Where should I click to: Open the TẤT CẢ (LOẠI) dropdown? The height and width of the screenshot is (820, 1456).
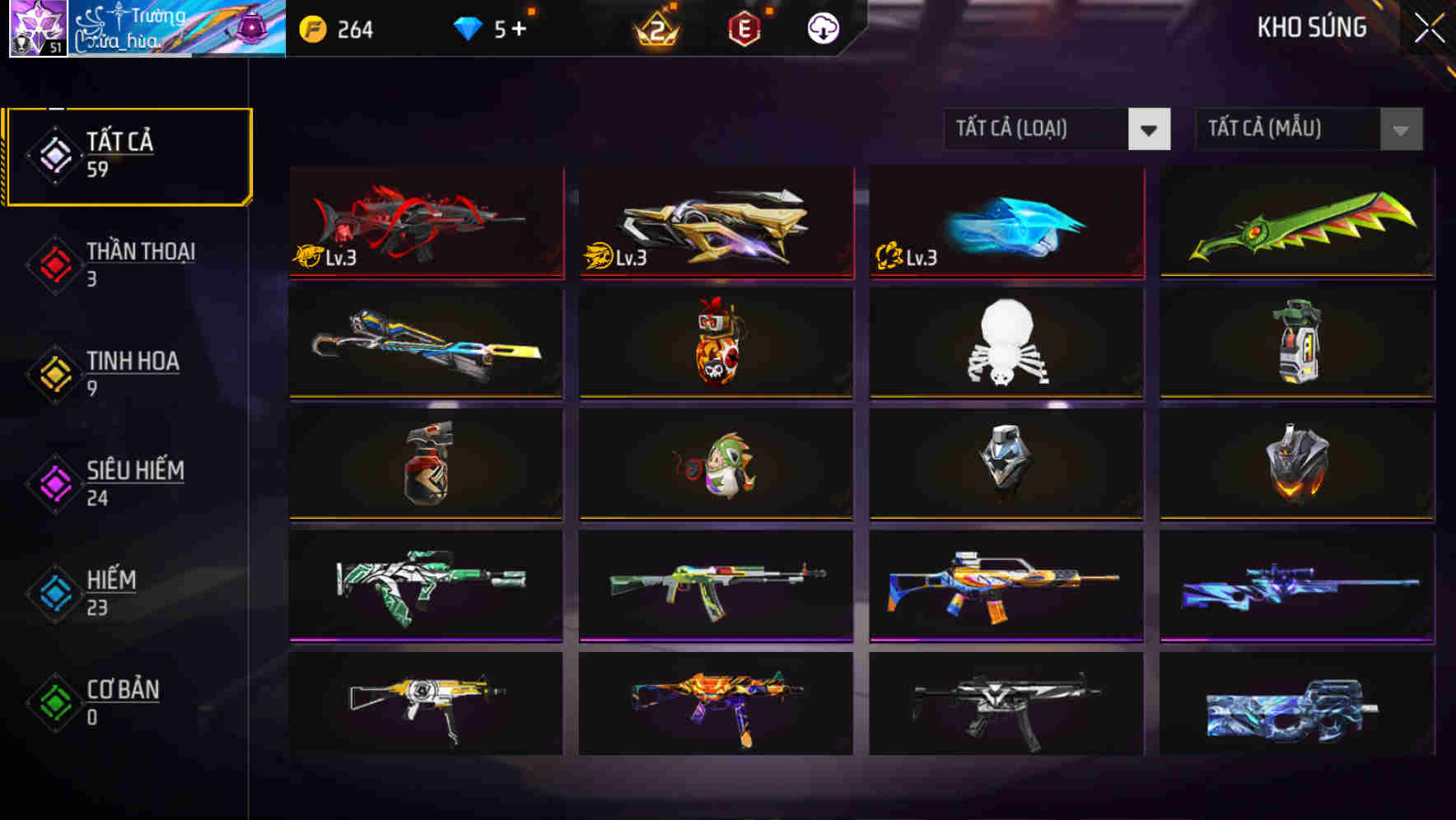pyautogui.click(x=1057, y=129)
